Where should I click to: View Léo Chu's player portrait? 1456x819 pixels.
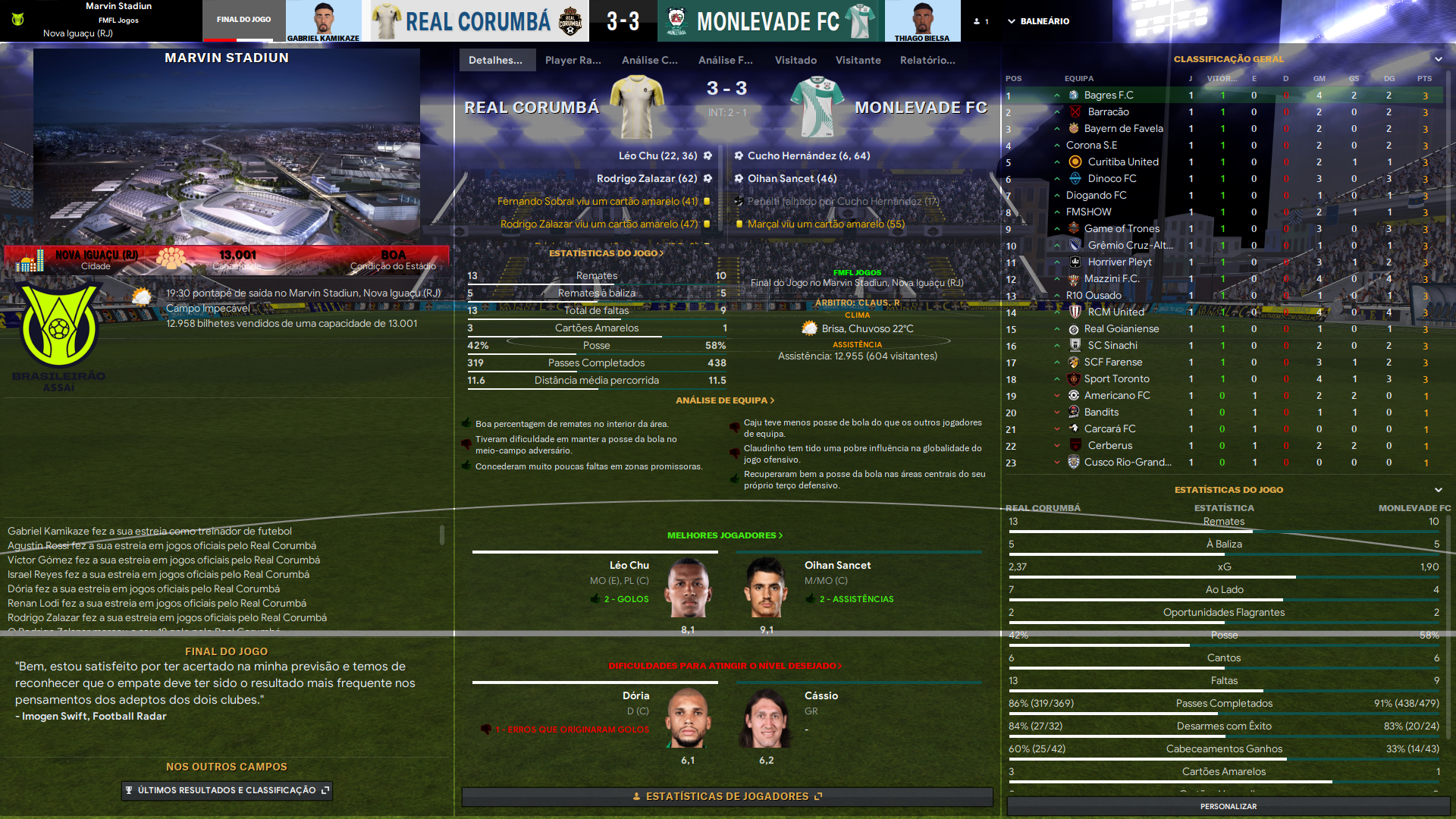point(688,588)
